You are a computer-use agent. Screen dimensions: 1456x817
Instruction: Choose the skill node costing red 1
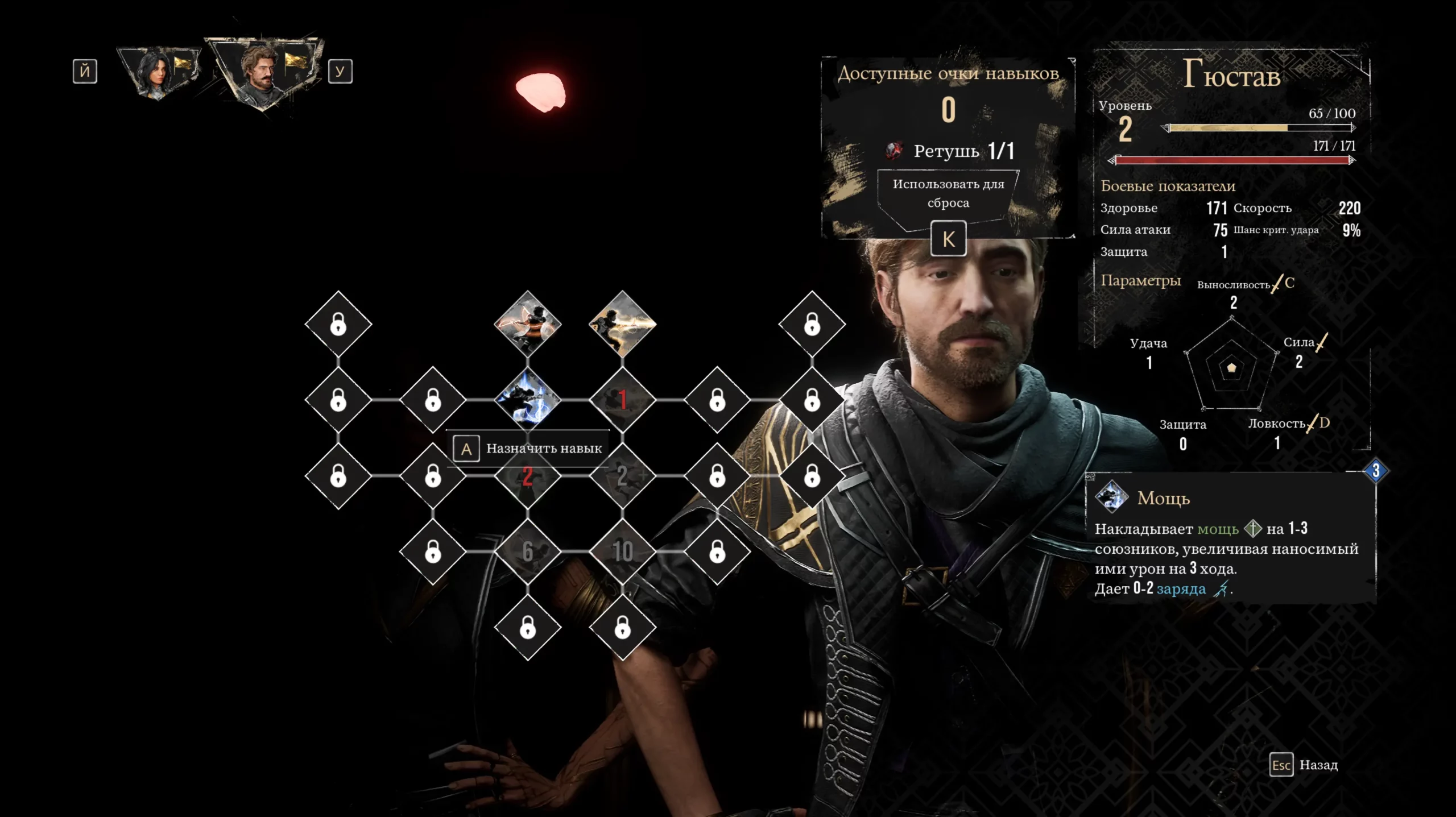pos(623,400)
